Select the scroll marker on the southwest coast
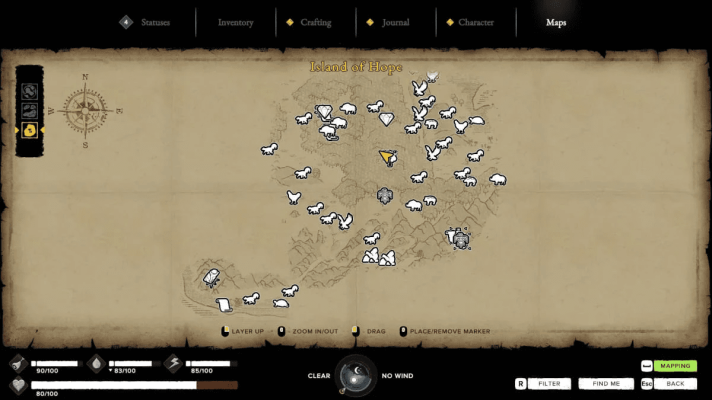This screenshot has height=400, width=712. 224,304
